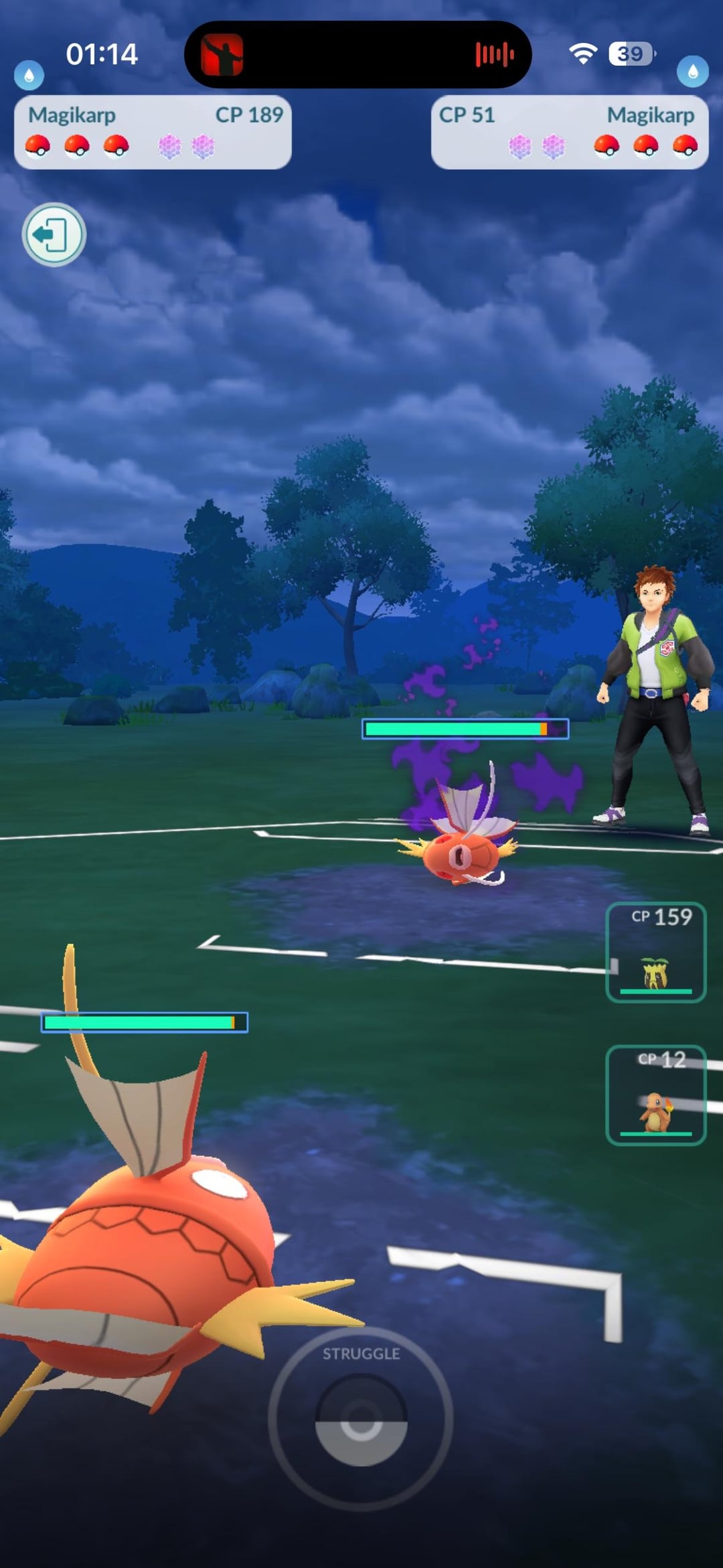This screenshot has height=1568, width=723.
Task: Activate the Struggle charged attack button
Action: tap(361, 1419)
